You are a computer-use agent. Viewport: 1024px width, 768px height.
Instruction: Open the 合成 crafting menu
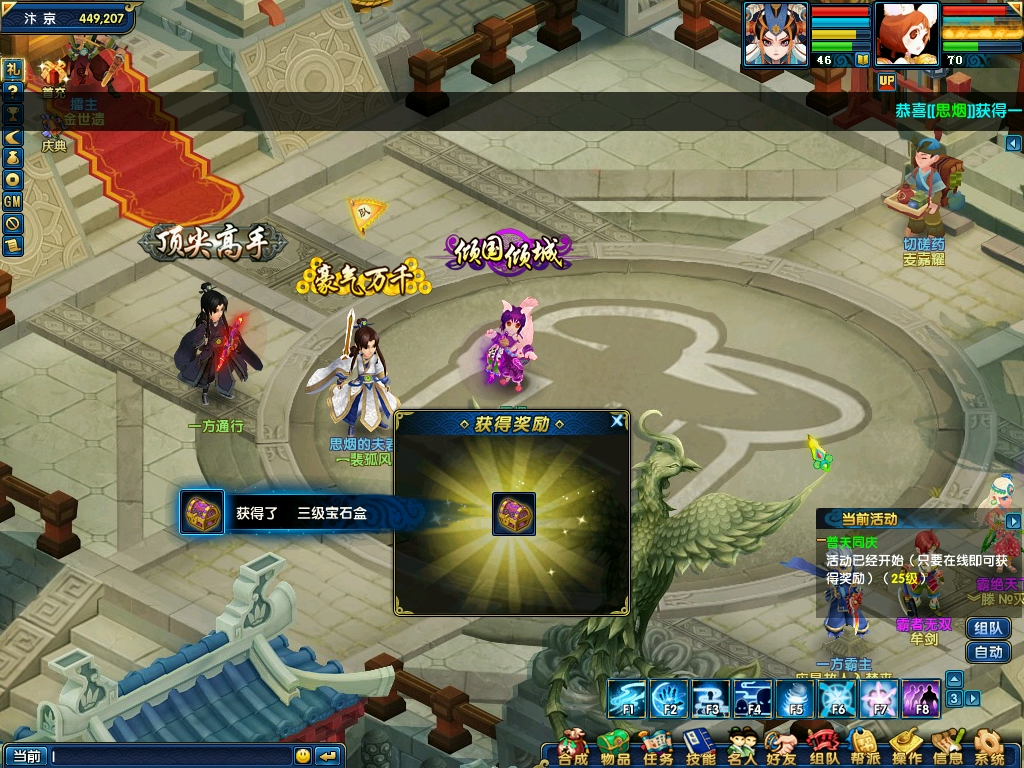coord(573,748)
